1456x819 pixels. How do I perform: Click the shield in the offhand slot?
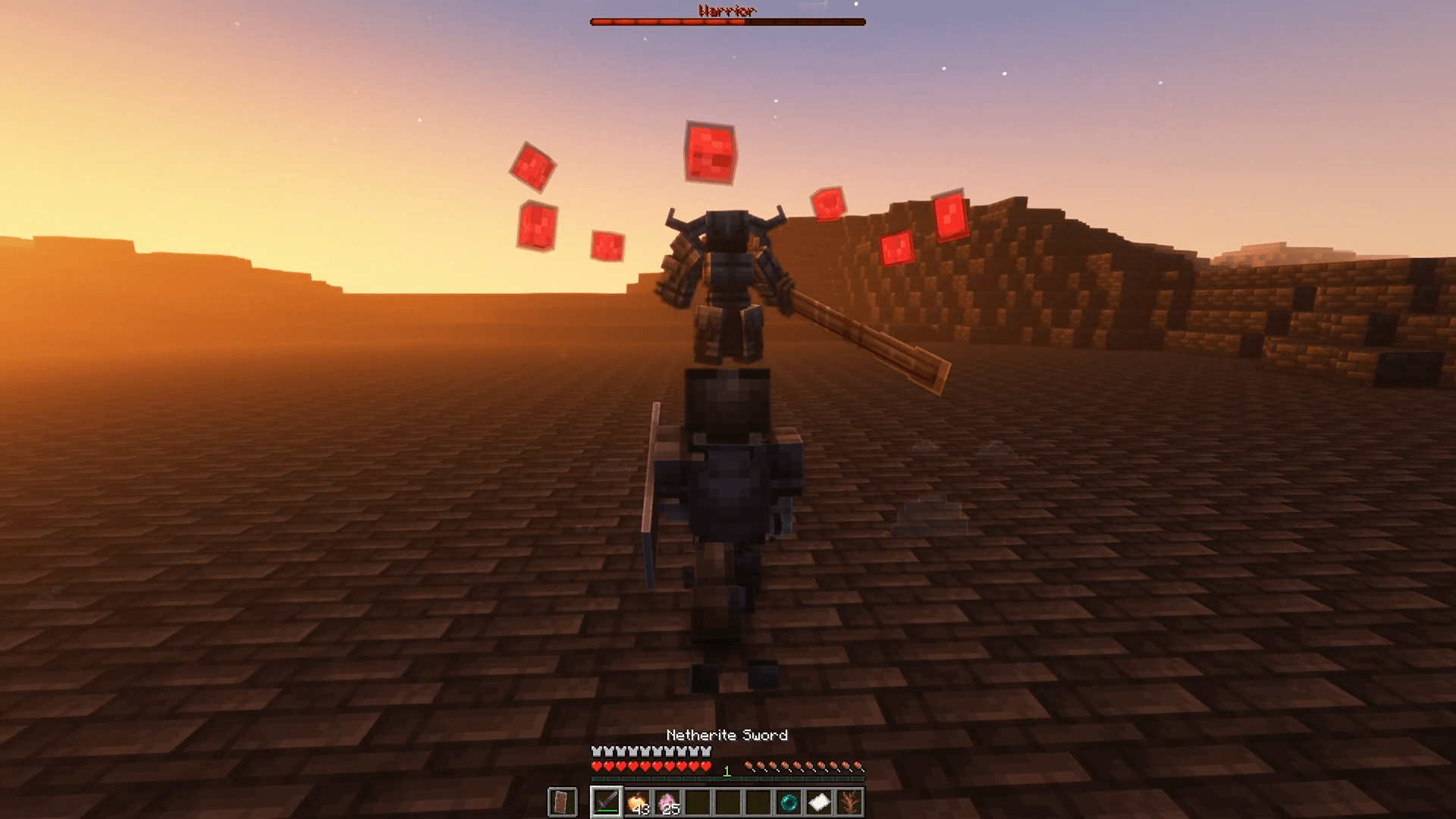pos(563,800)
